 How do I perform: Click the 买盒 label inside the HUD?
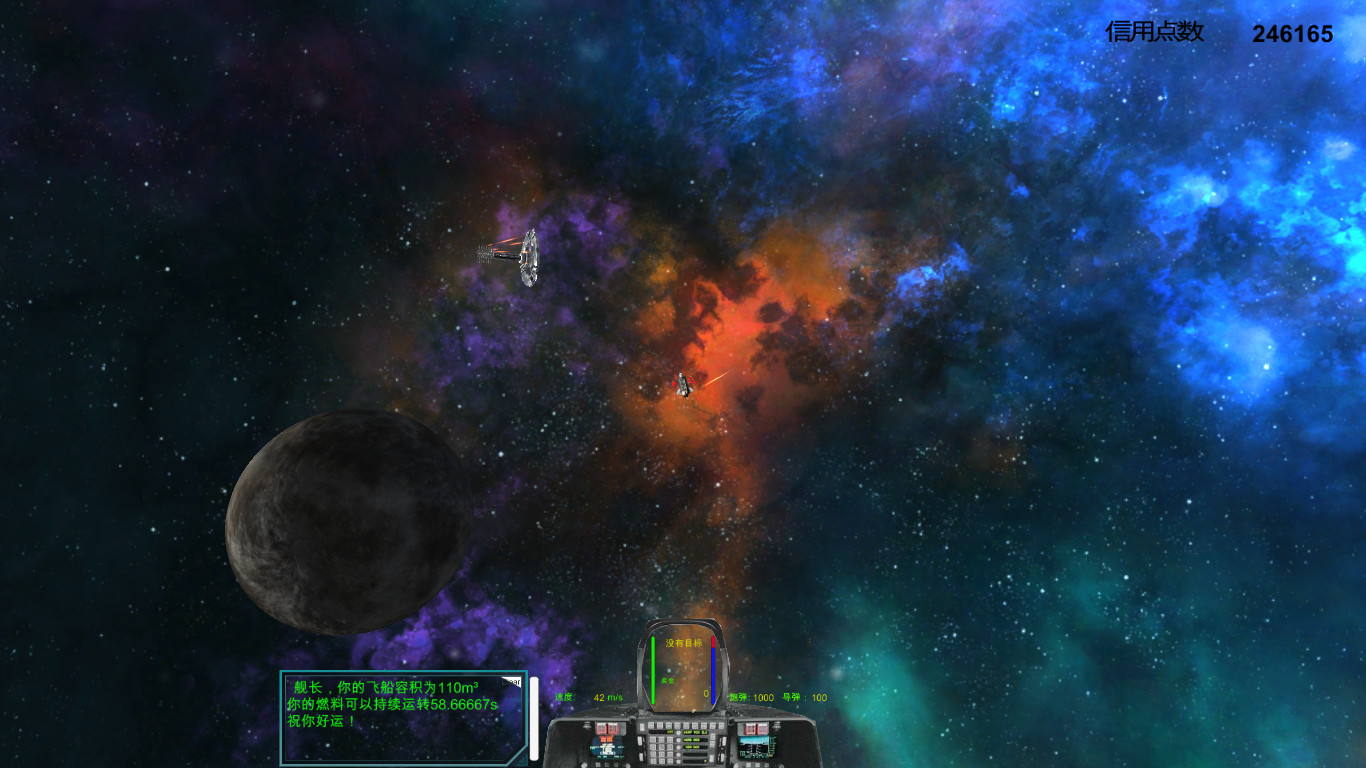click(x=666, y=680)
